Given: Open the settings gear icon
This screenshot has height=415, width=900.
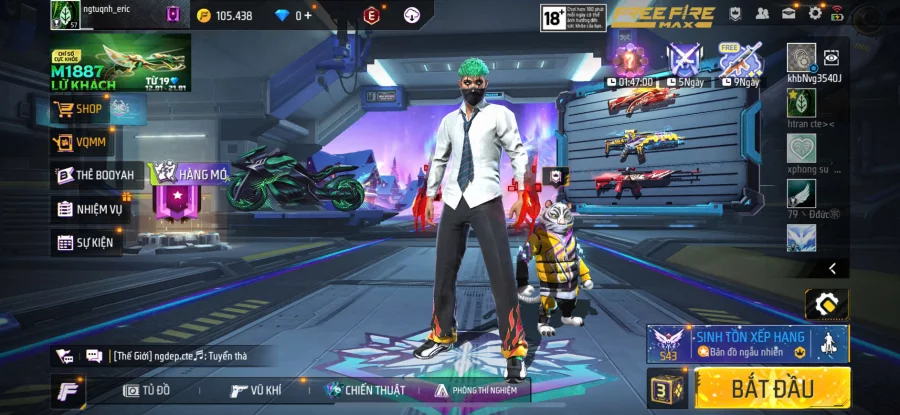Looking at the screenshot, I should (815, 13).
